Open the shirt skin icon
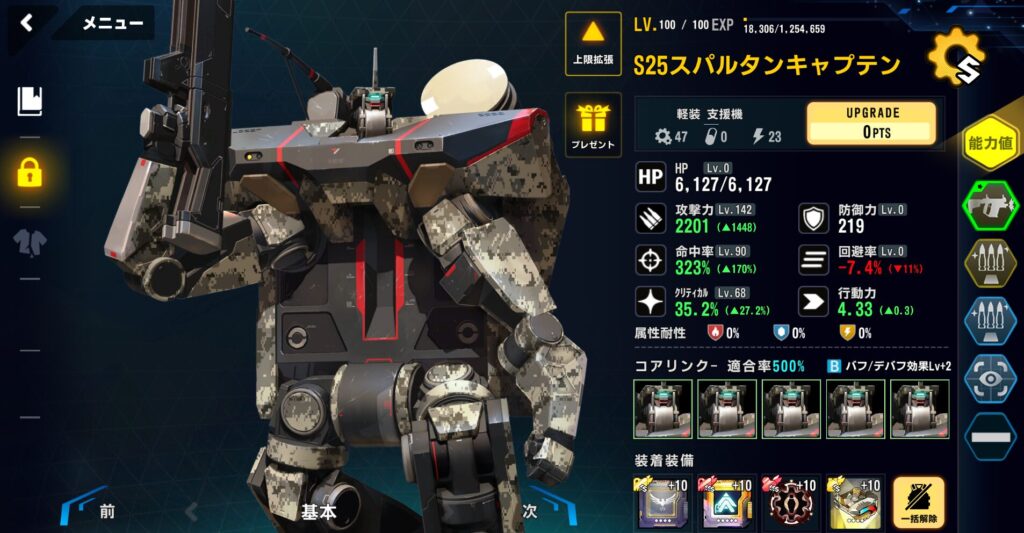The image size is (1024, 533). point(29,242)
